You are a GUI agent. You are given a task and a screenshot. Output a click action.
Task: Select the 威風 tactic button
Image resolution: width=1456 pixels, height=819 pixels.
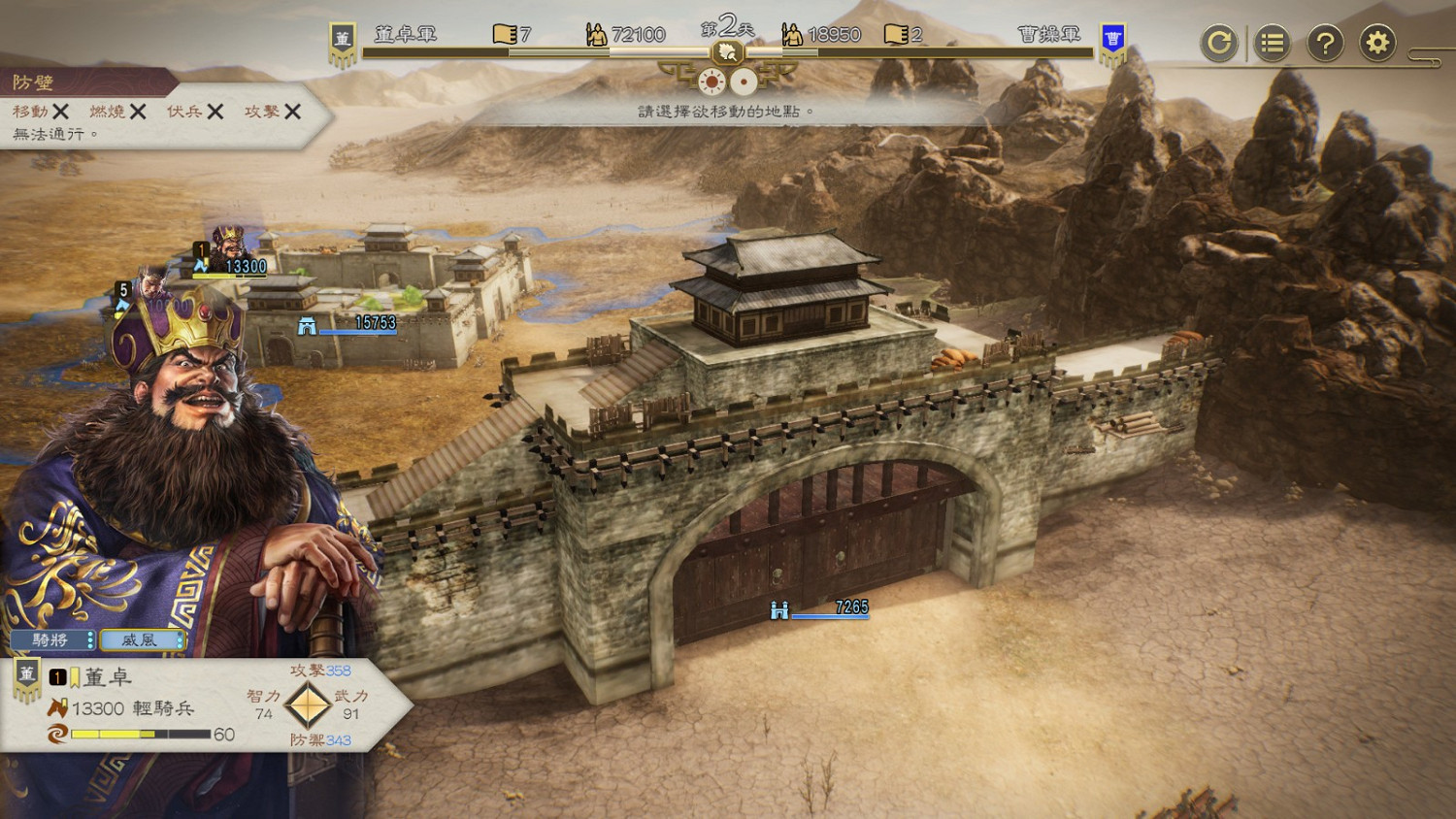click(x=142, y=639)
